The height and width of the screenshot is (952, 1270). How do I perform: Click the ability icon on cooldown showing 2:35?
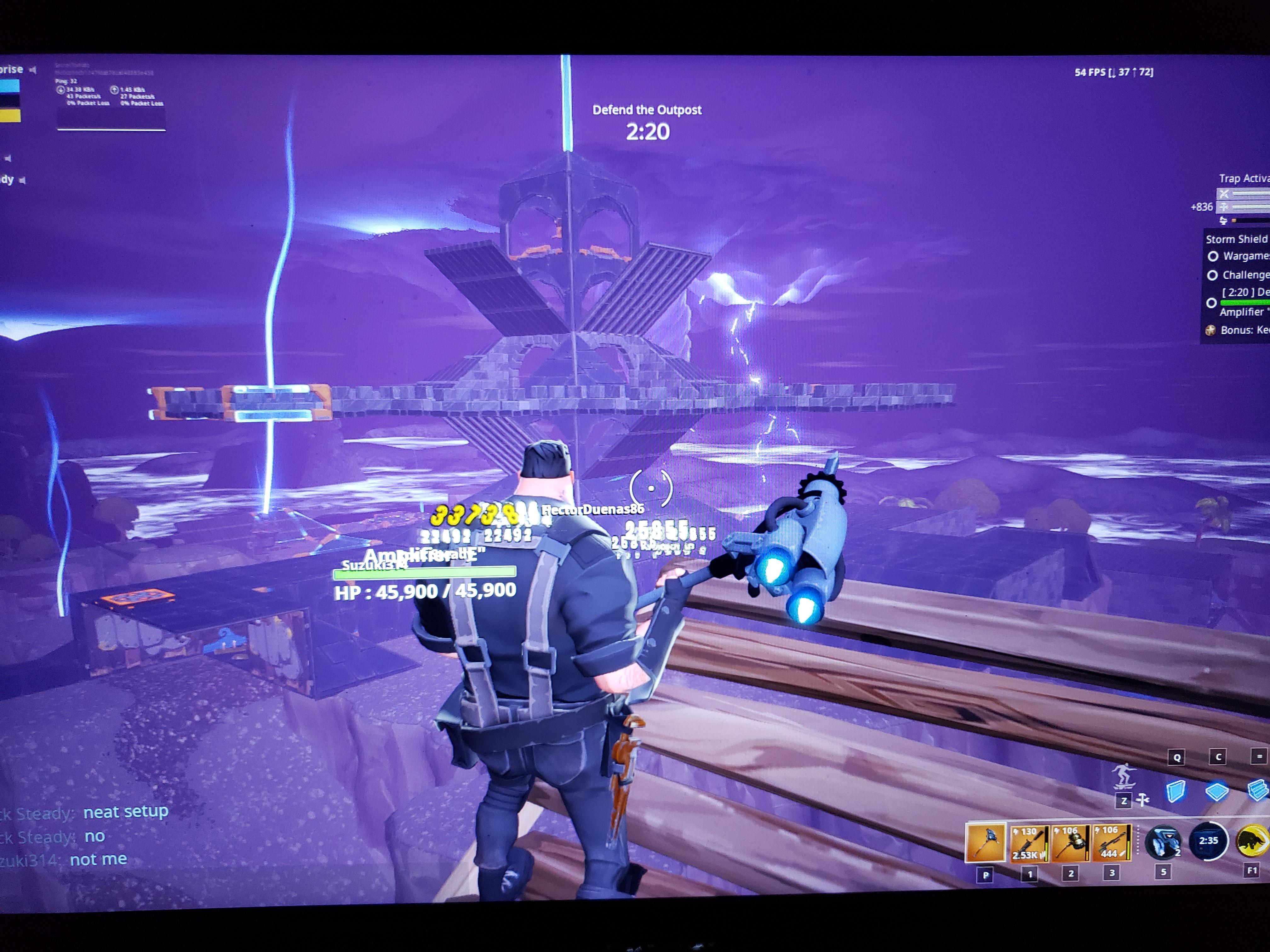(1209, 840)
